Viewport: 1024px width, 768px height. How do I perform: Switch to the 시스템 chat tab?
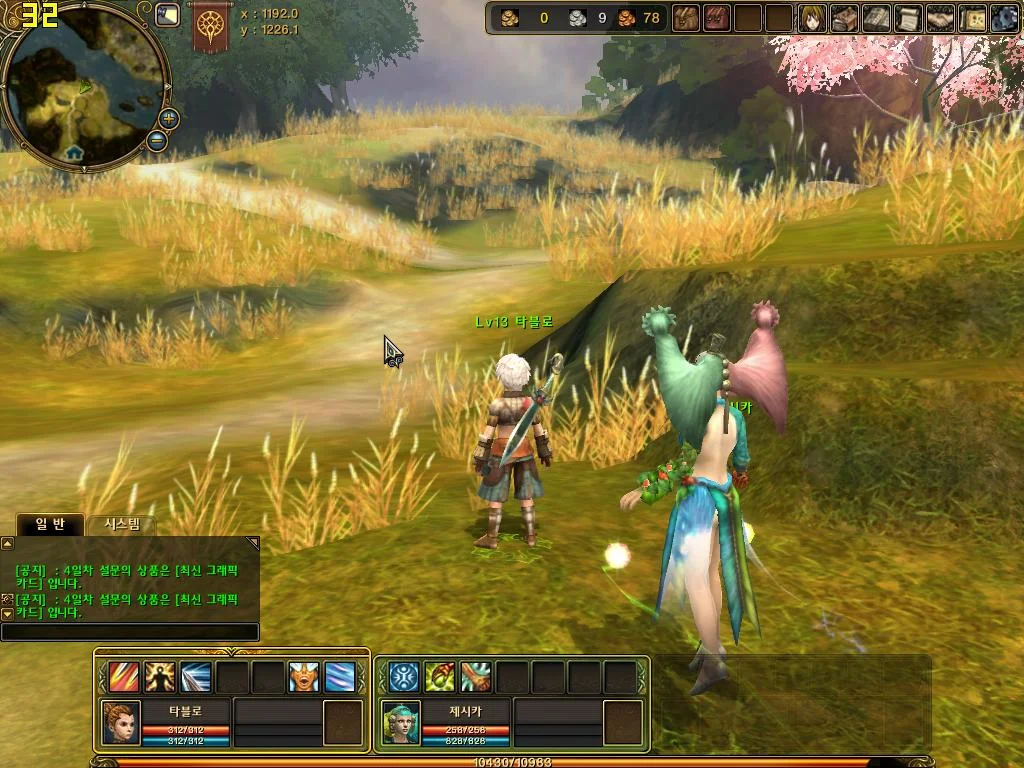coord(122,524)
